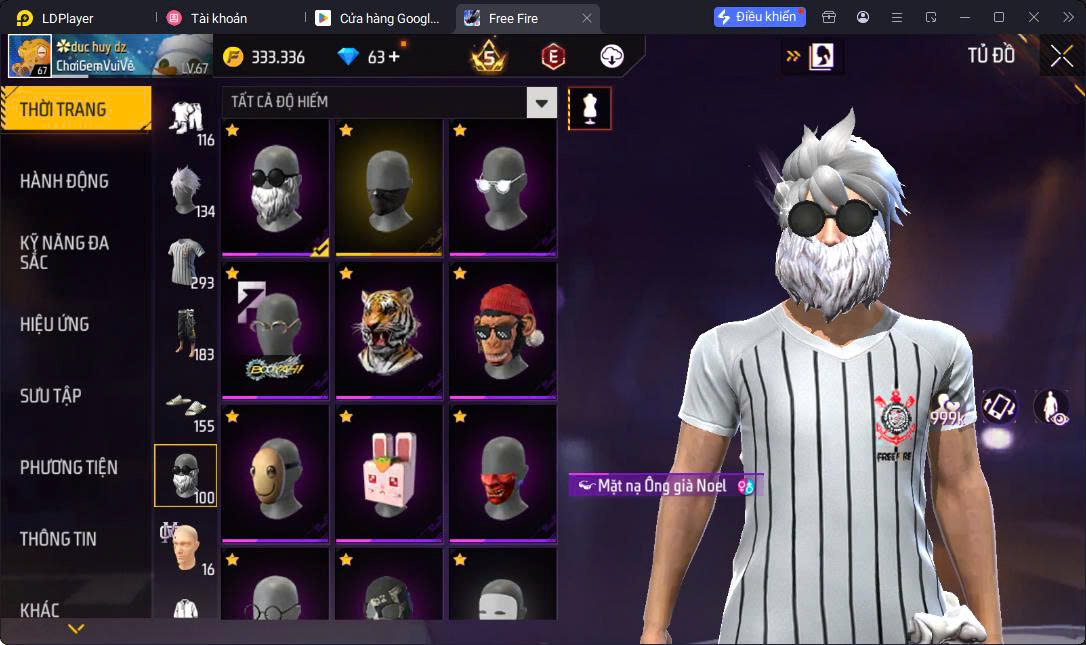Image resolution: width=1086 pixels, height=645 pixels.
Task: Open the Thông Tin tab
Action: pos(58,539)
